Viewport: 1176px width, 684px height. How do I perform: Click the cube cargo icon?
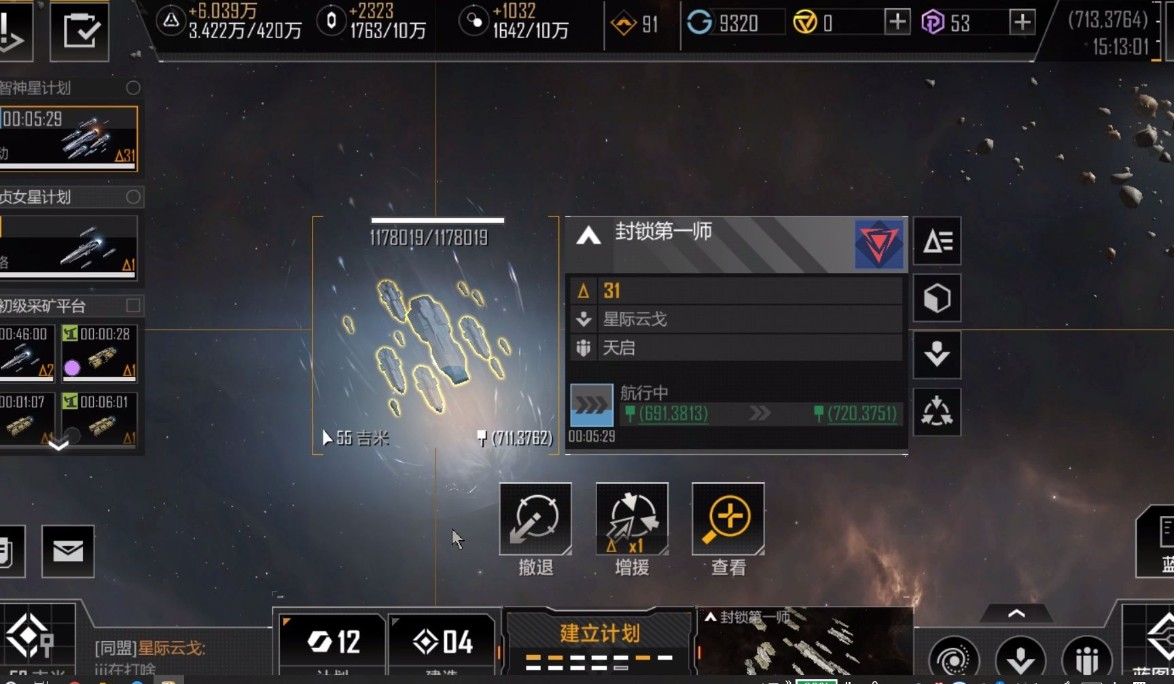(x=937, y=298)
